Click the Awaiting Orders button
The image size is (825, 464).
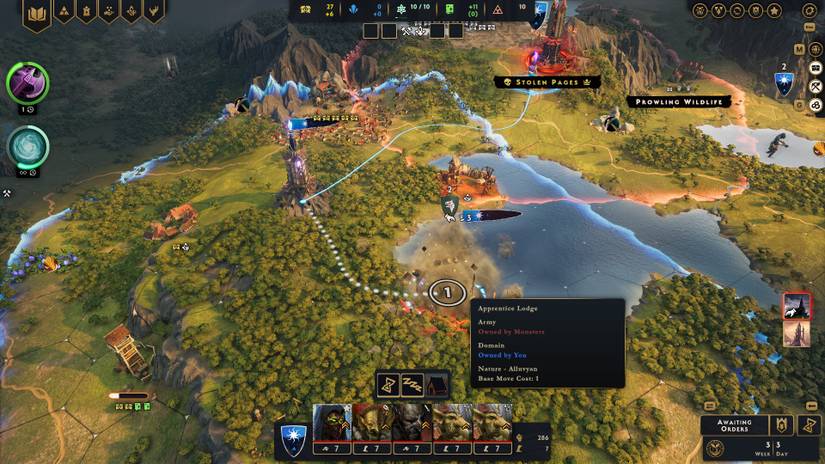click(733, 424)
